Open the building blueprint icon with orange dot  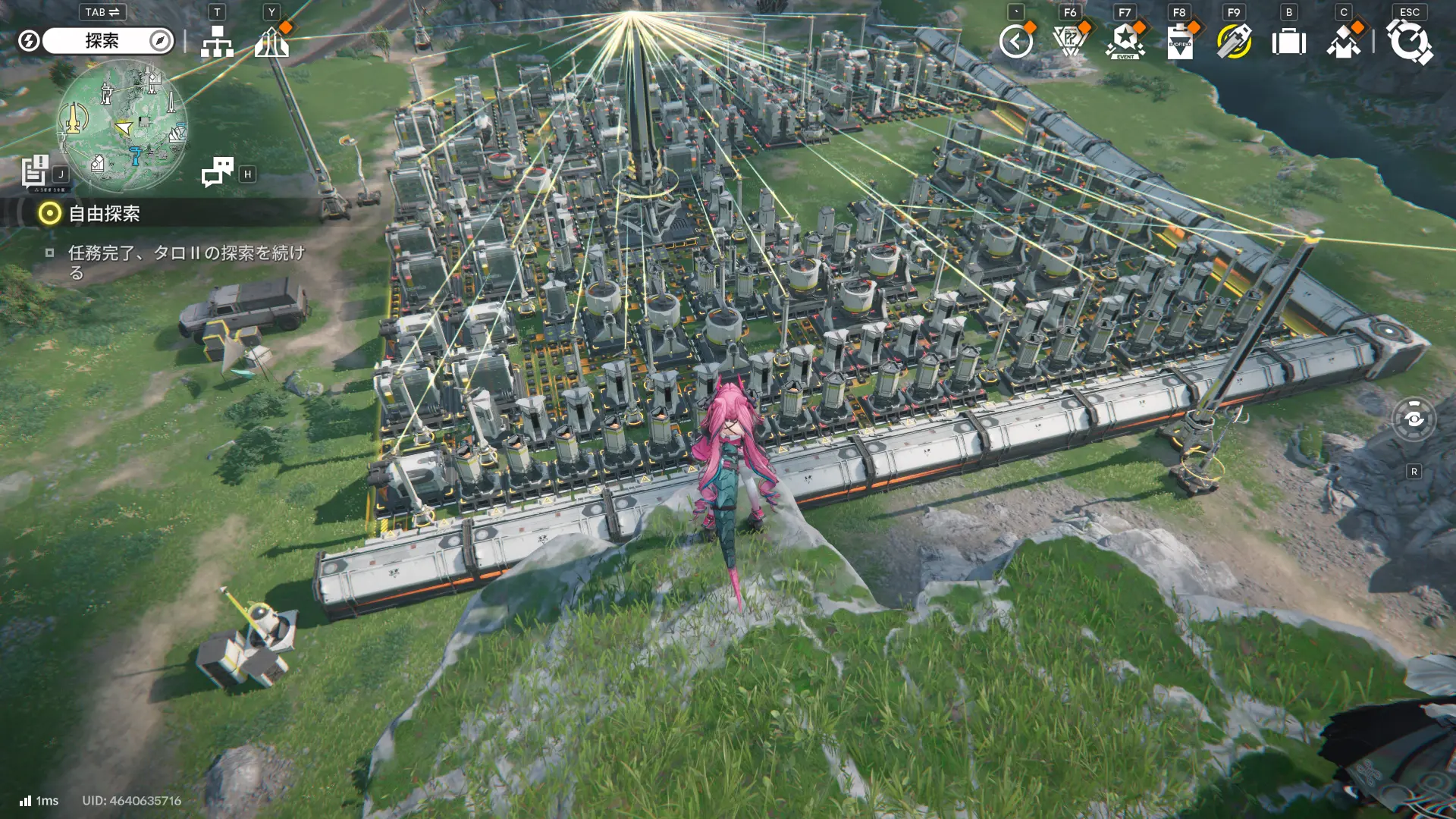tap(271, 42)
